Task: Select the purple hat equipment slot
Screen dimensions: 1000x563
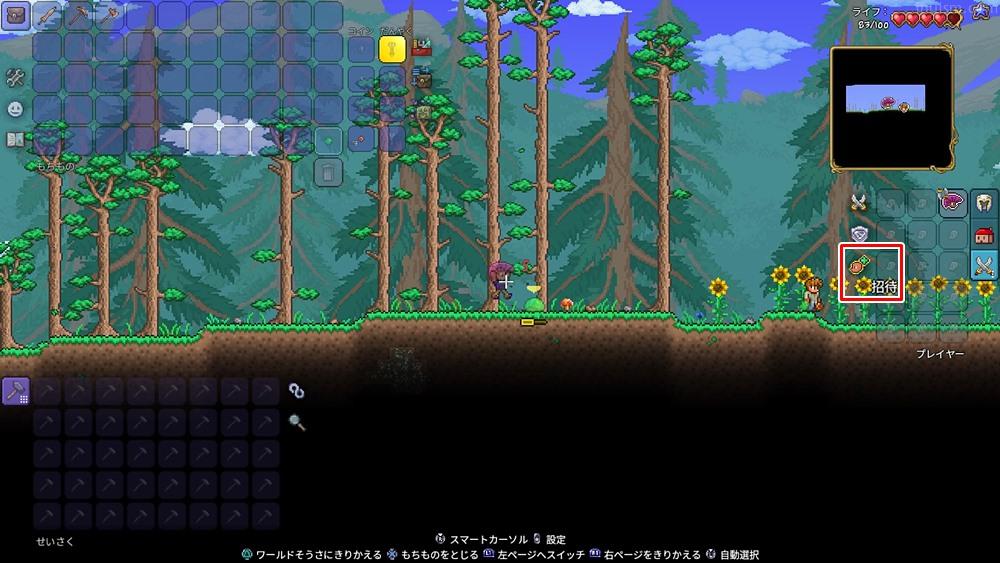Action: click(952, 203)
